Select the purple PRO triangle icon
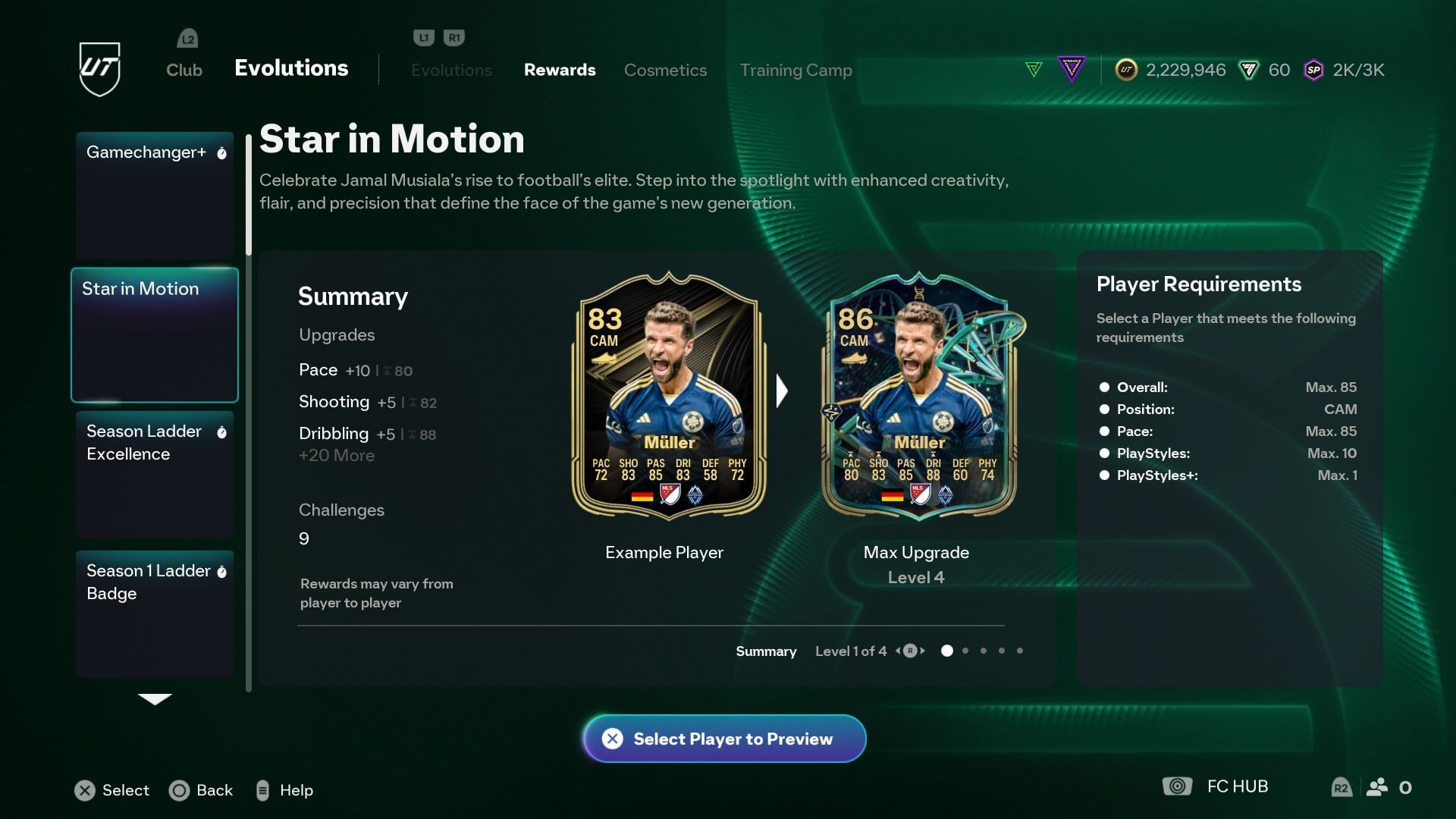This screenshot has width=1456, height=819. coord(1072,68)
